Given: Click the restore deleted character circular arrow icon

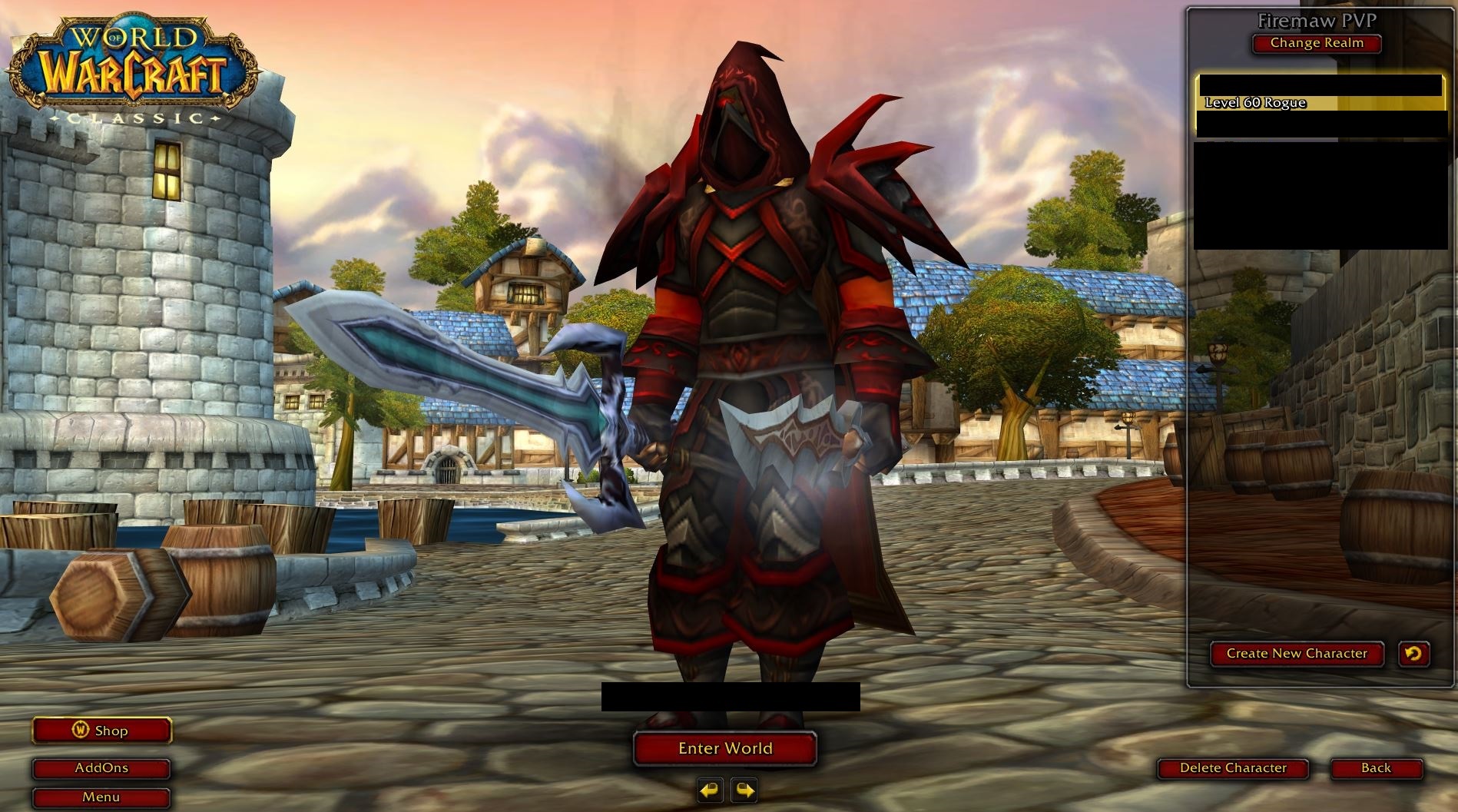Looking at the screenshot, I should 1414,654.
